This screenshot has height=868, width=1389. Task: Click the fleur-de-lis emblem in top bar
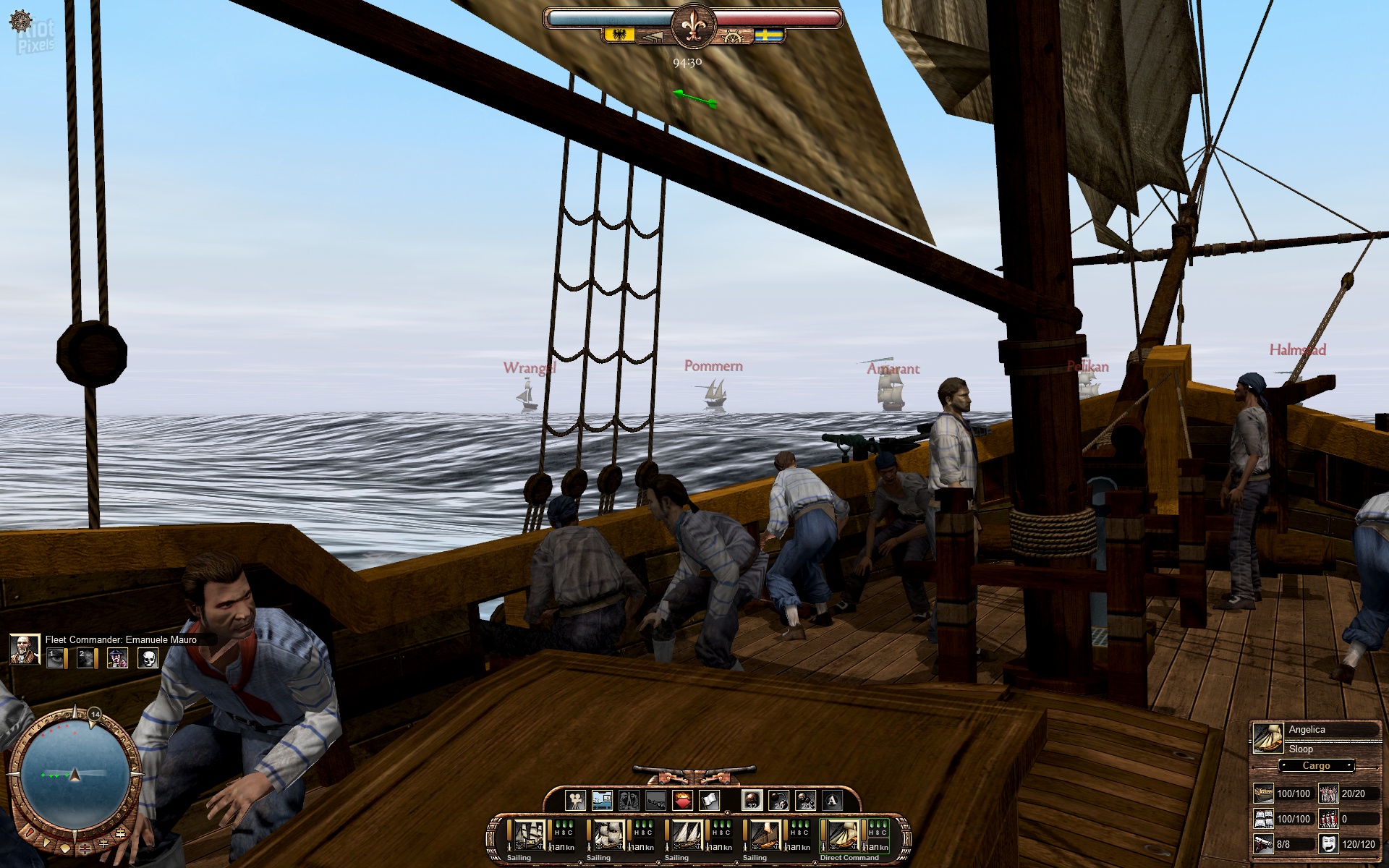693,25
